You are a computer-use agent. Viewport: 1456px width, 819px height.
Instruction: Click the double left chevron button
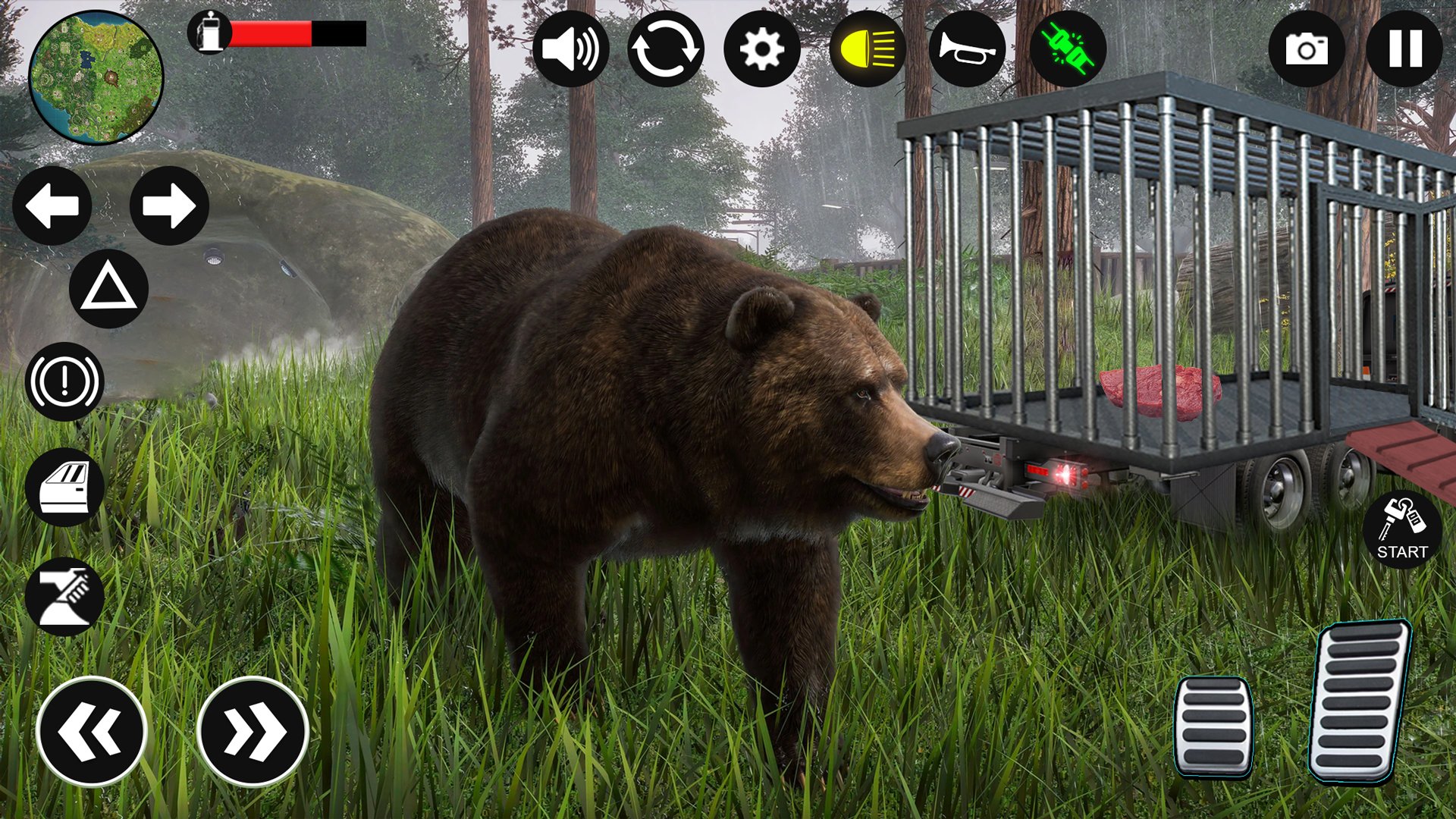click(x=92, y=732)
